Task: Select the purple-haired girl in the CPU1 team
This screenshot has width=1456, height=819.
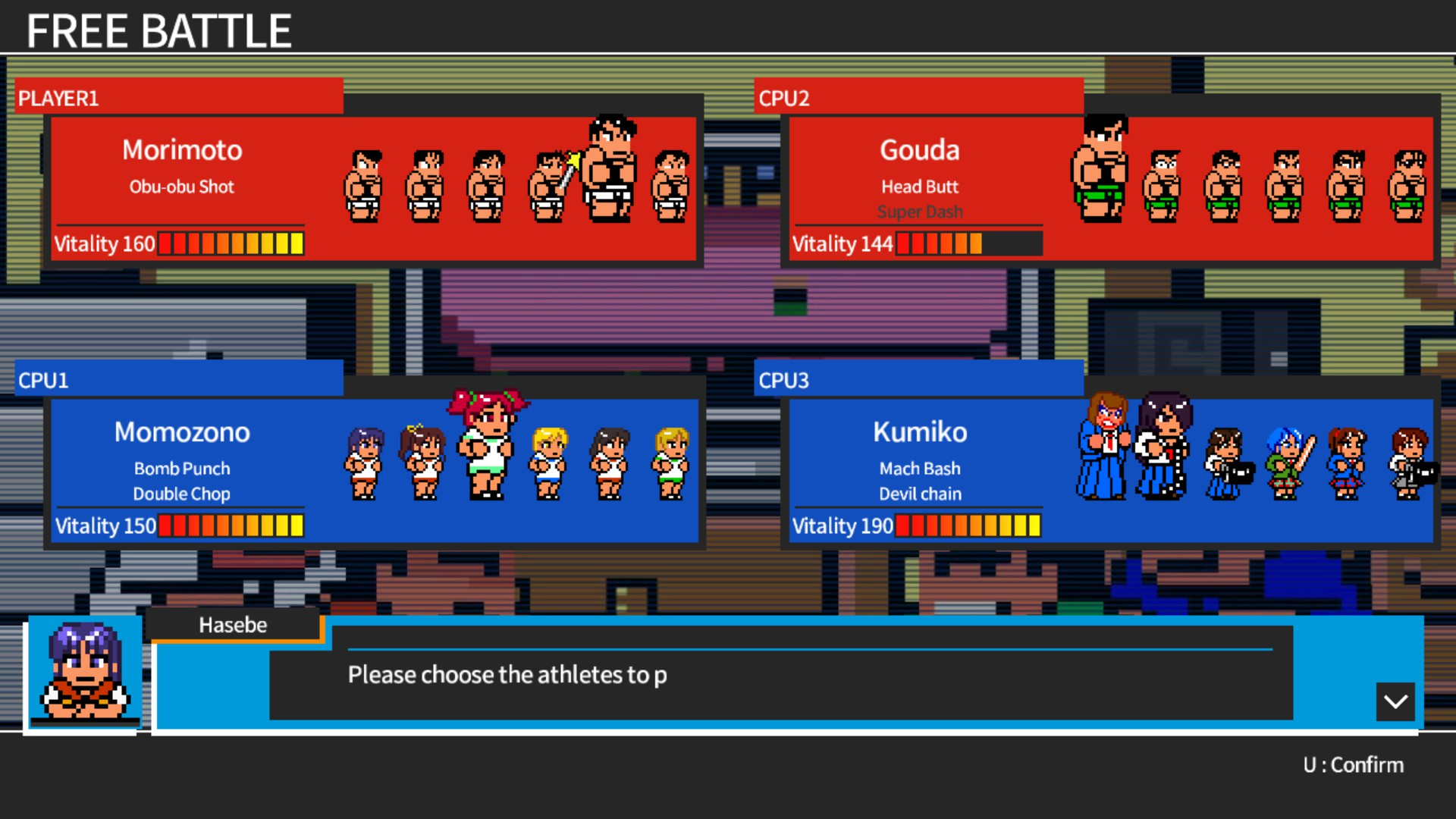Action: [x=364, y=463]
